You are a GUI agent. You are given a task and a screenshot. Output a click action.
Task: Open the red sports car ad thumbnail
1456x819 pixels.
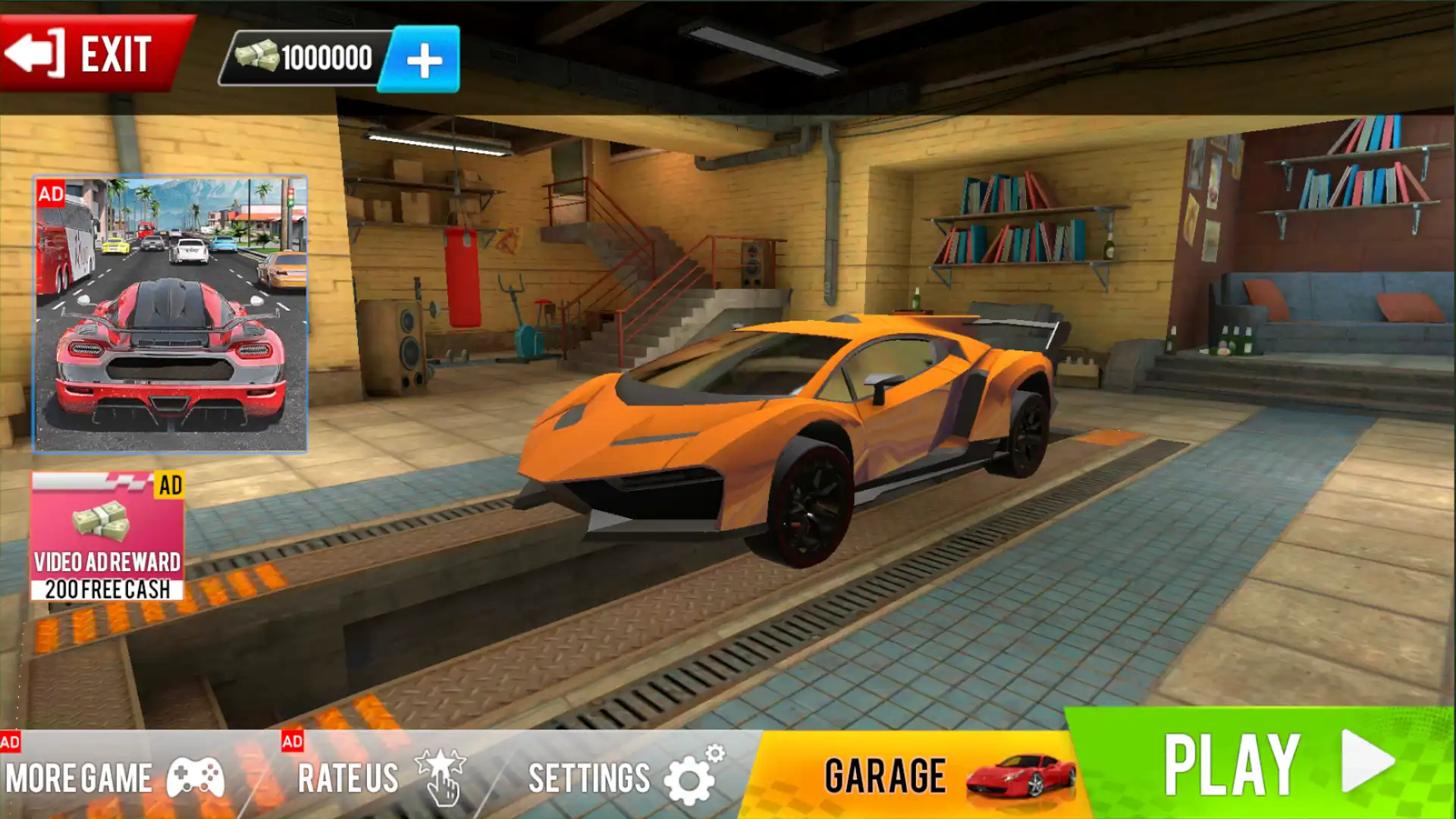coord(170,314)
